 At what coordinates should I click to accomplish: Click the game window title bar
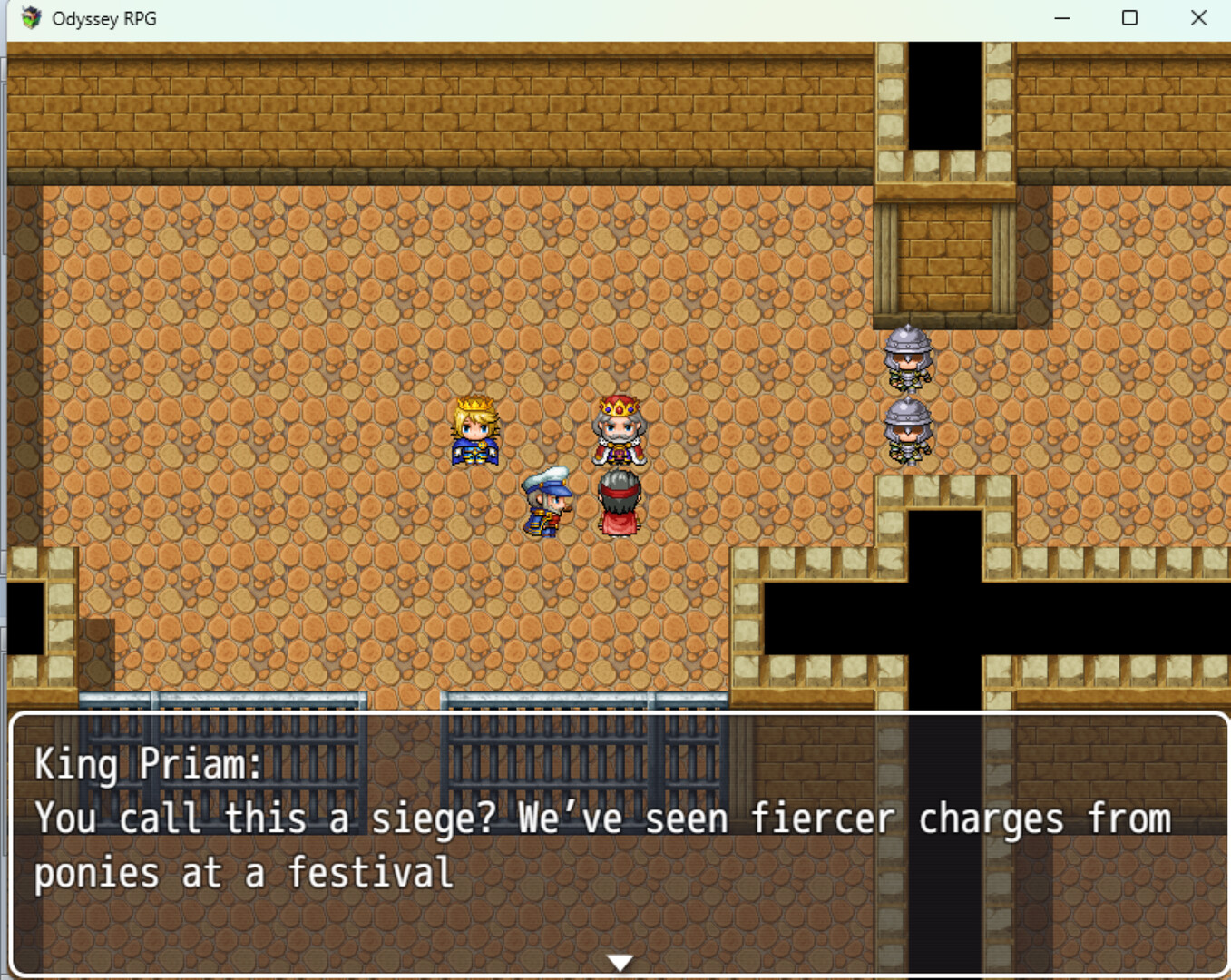pos(544,17)
